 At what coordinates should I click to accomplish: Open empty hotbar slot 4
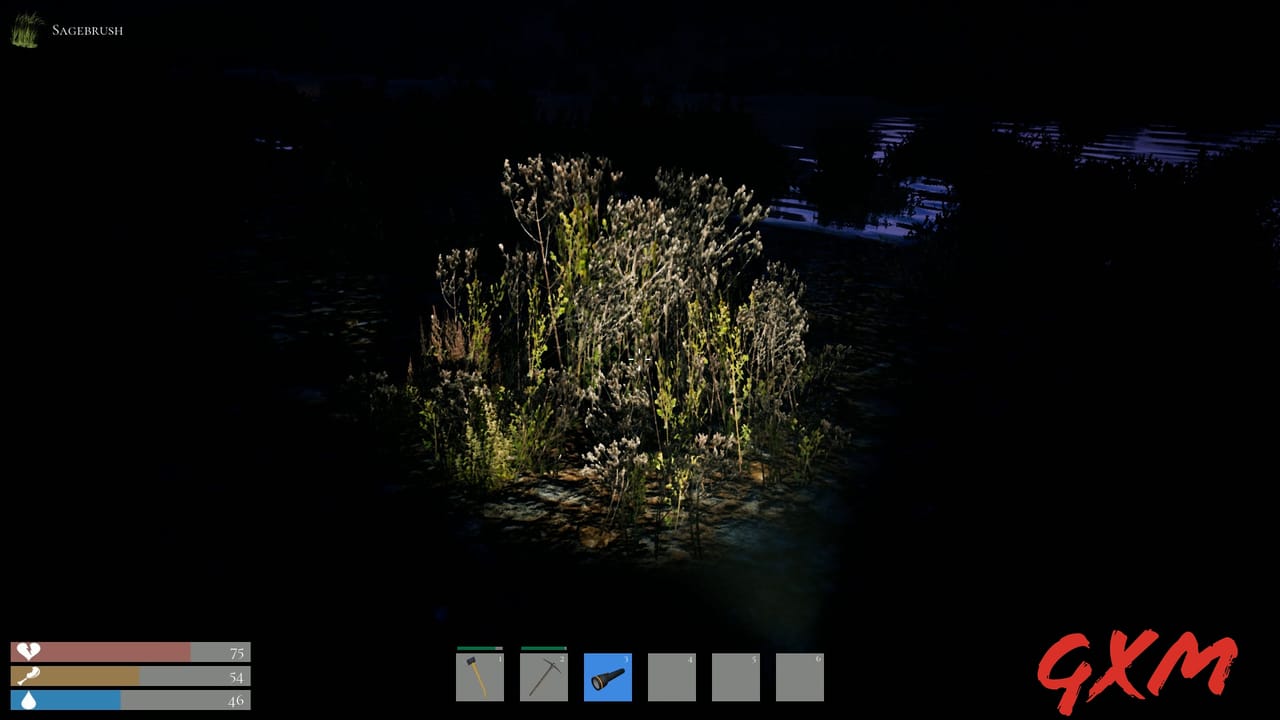(672, 677)
